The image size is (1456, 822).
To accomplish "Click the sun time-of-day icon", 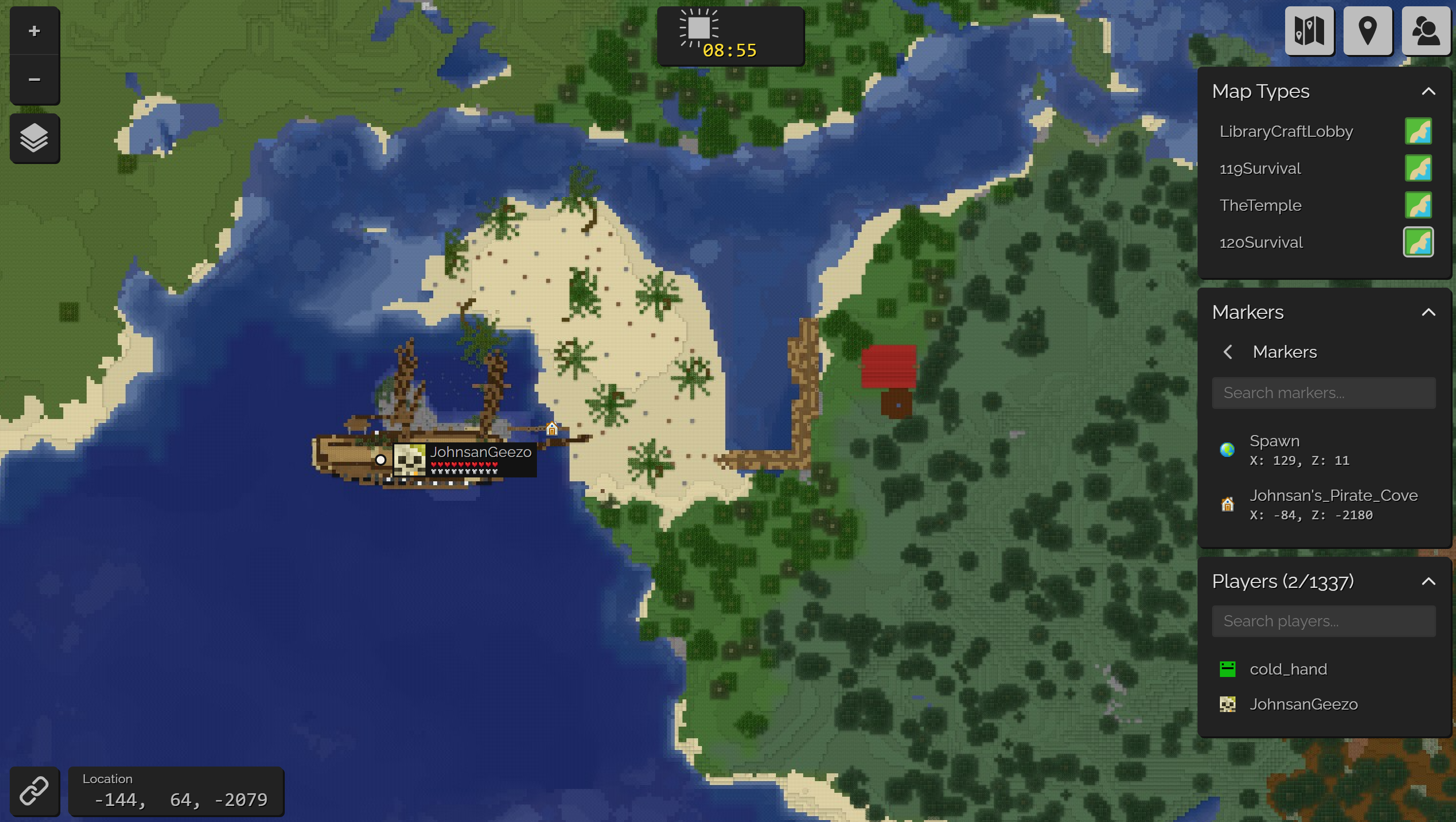I will pos(700,27).
